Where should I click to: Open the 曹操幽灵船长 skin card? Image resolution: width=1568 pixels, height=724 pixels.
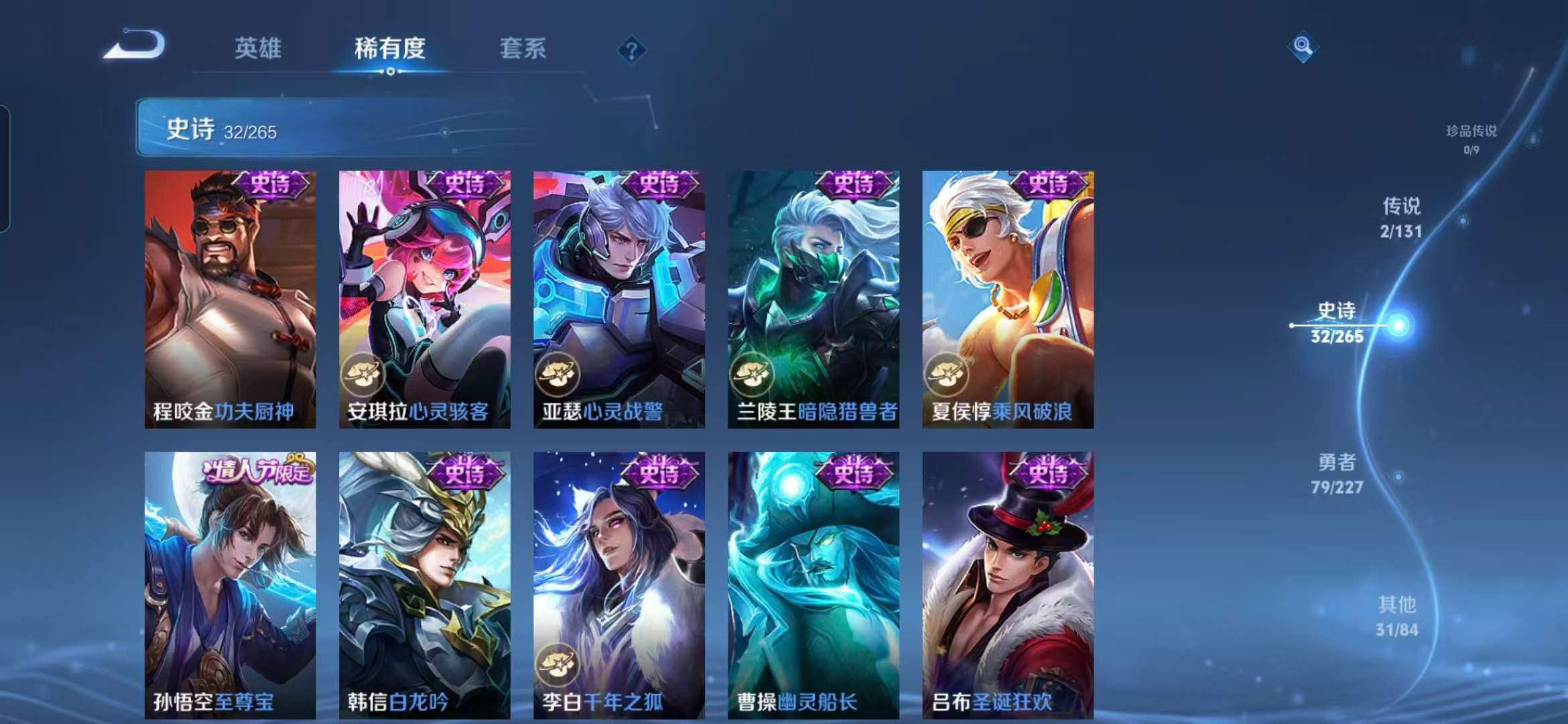[812, 577]
